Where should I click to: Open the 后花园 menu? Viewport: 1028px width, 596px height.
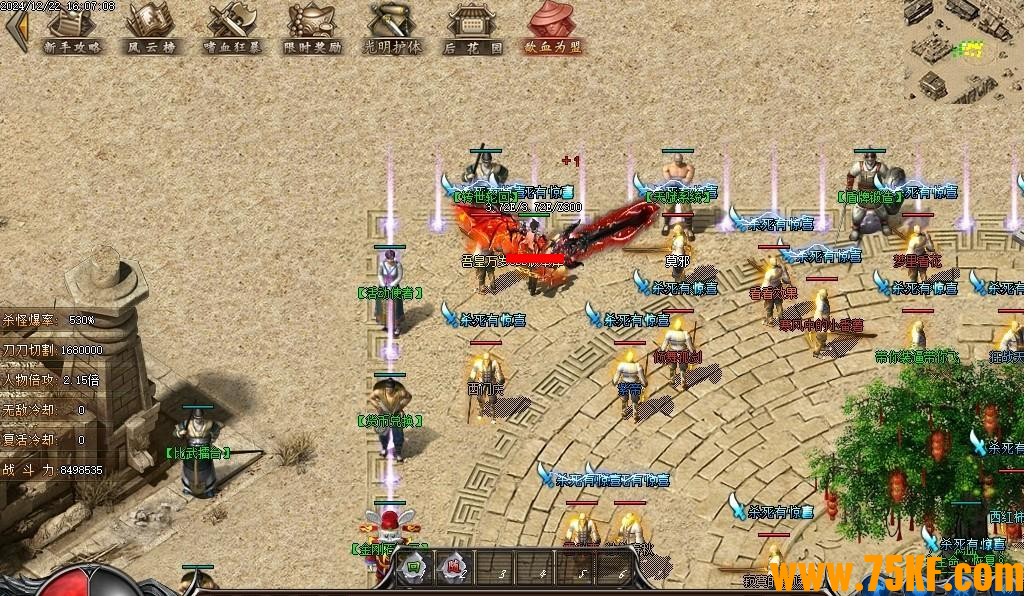point(473,28)
